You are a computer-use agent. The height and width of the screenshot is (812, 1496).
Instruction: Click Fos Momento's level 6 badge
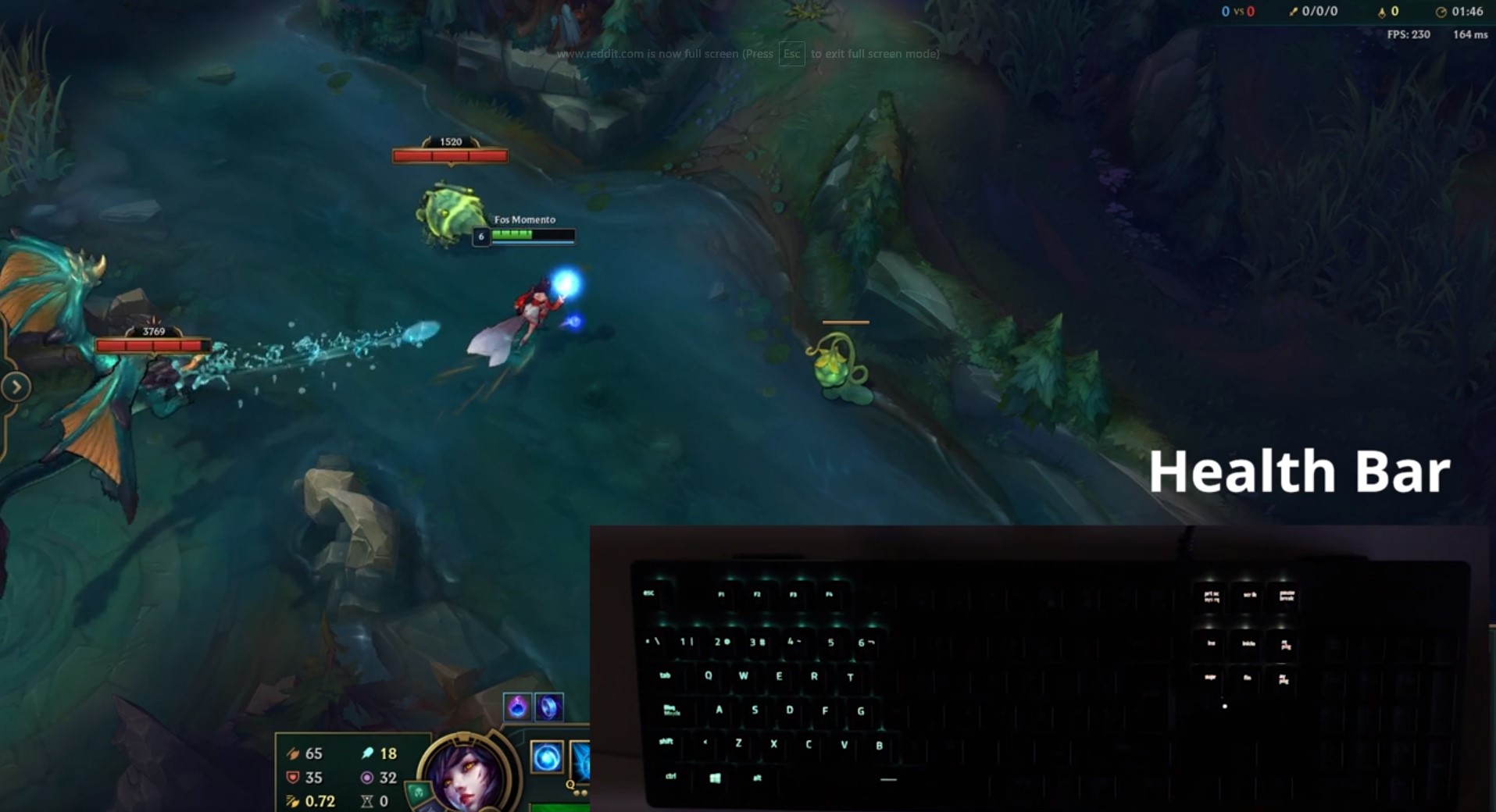[x=482, y=235]
